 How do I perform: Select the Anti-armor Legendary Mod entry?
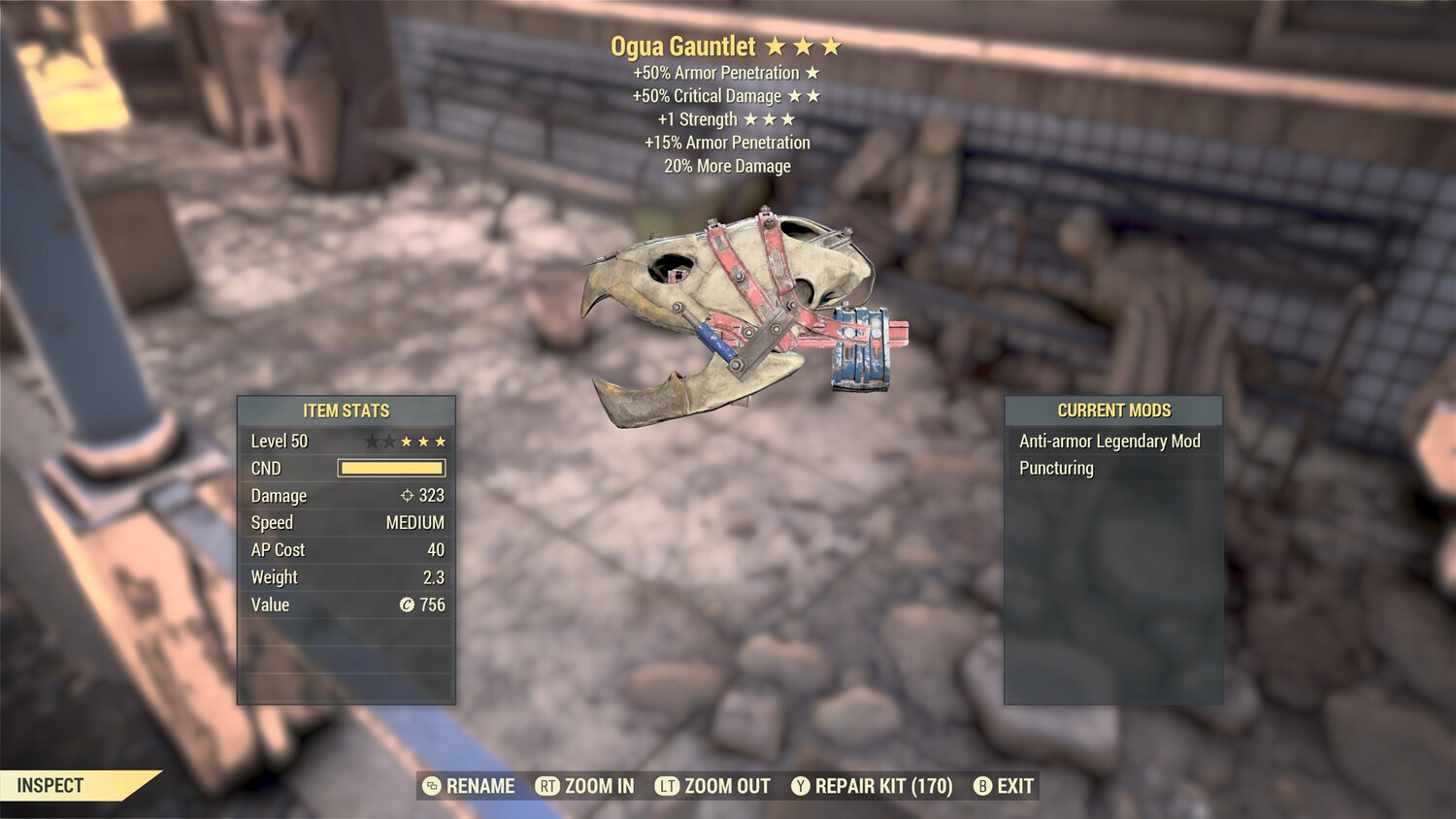click(1108, 441)
